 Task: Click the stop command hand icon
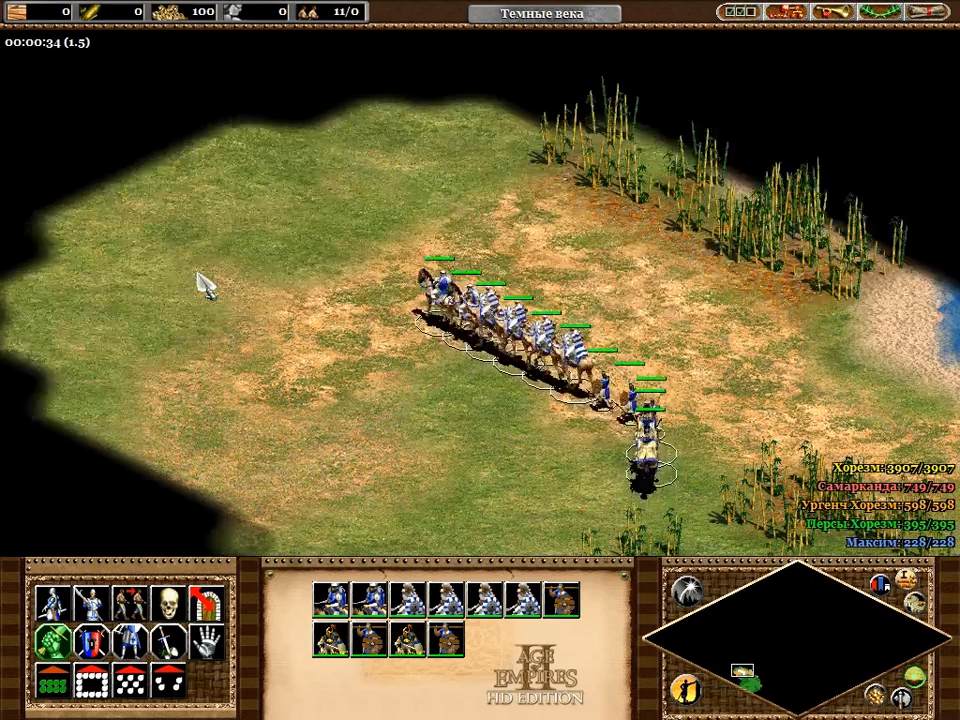[x=206, y=642]
